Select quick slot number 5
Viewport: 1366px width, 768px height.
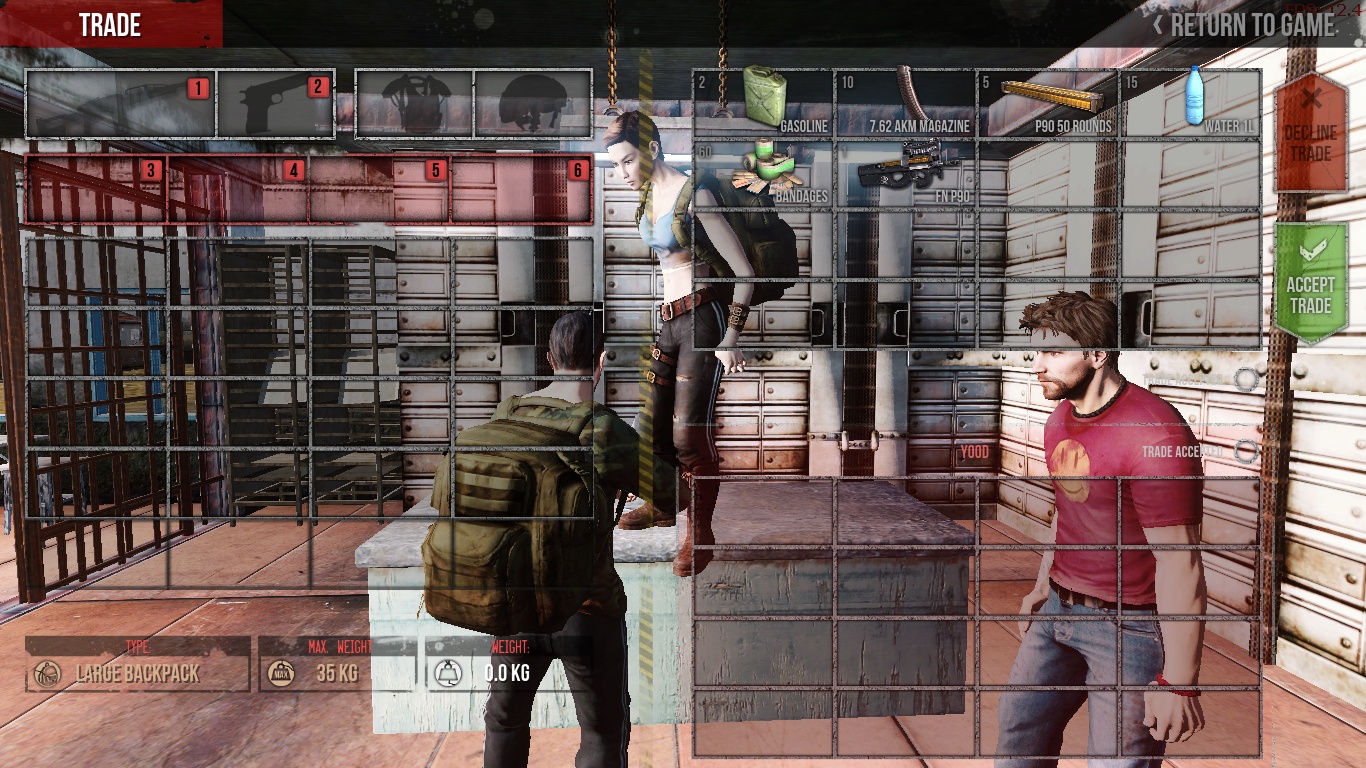pyautogui.click(x=380, y=189)
